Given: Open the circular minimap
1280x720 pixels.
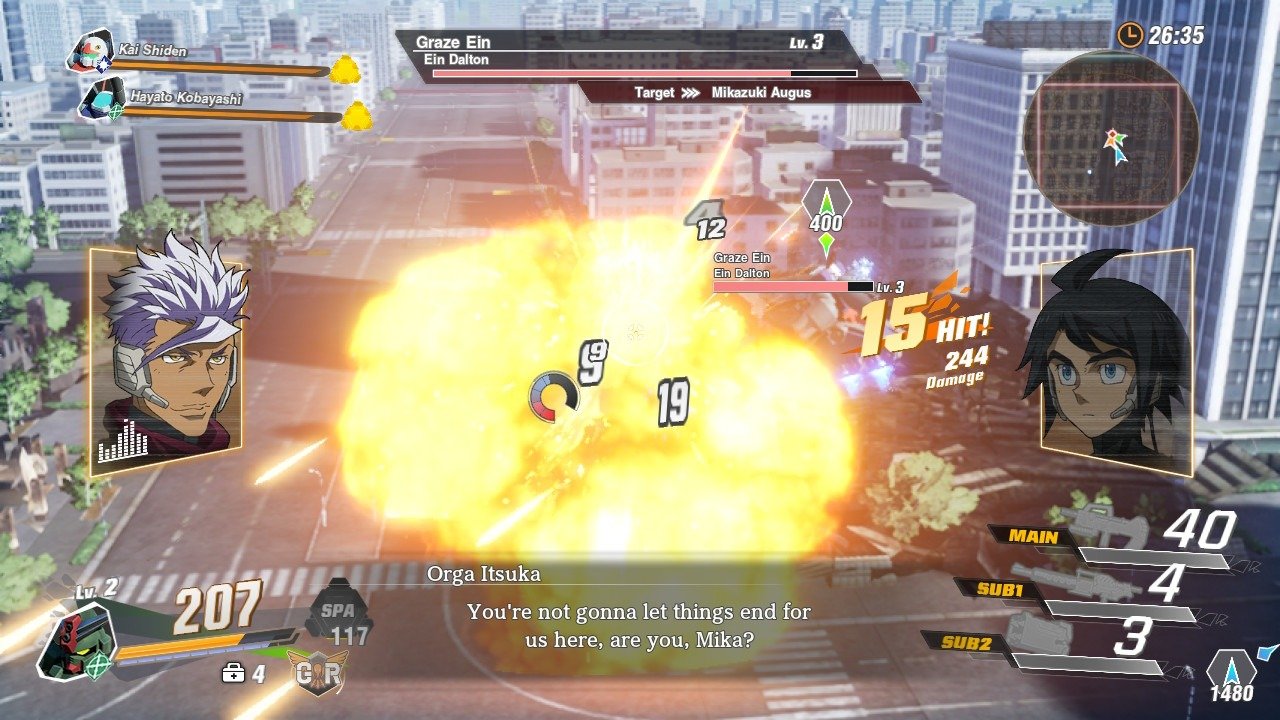Looking at the screenshot, I should [x=1110, y=138].
